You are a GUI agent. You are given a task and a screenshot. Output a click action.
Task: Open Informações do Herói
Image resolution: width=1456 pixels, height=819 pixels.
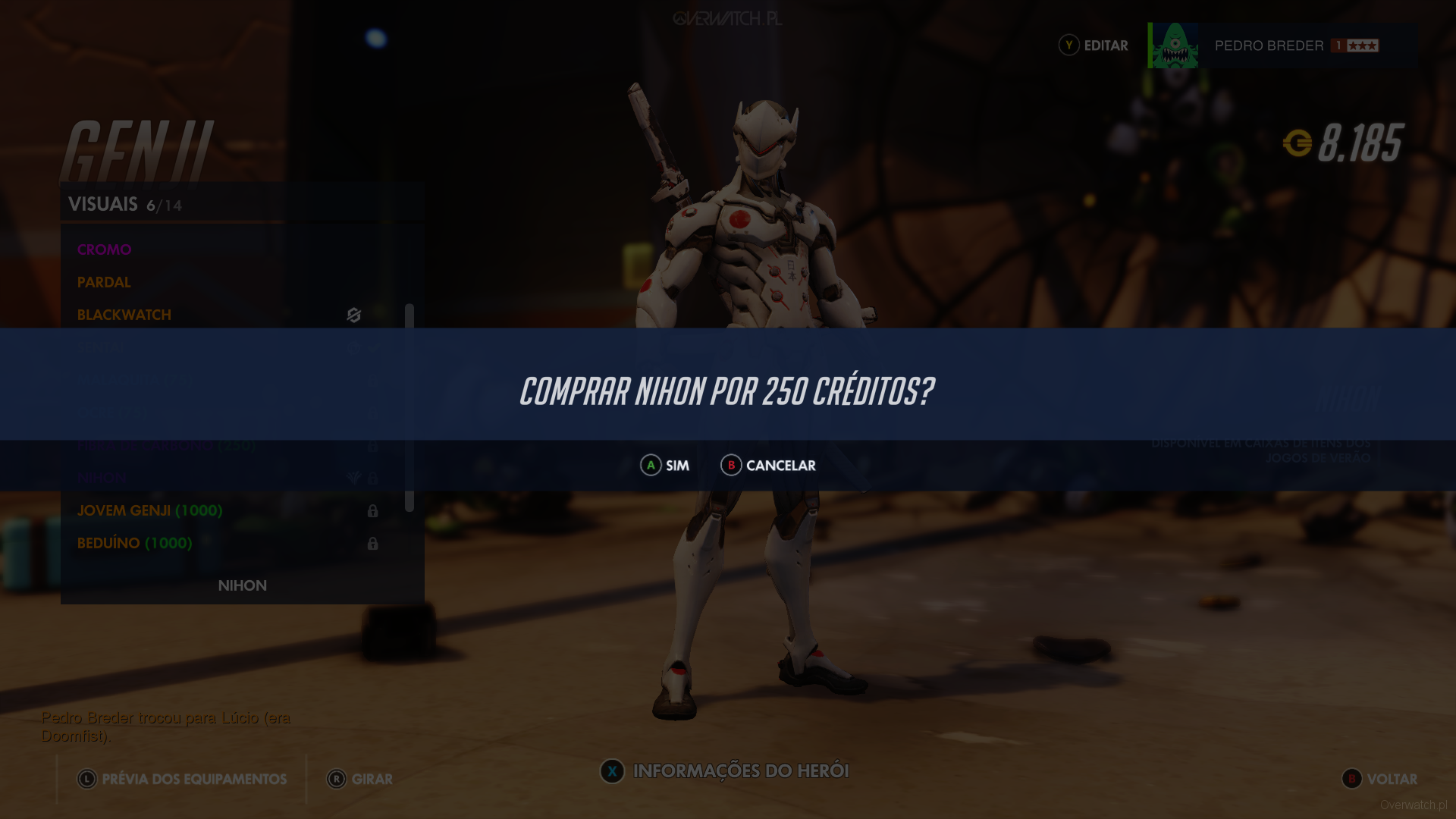(x=724, y=771)
